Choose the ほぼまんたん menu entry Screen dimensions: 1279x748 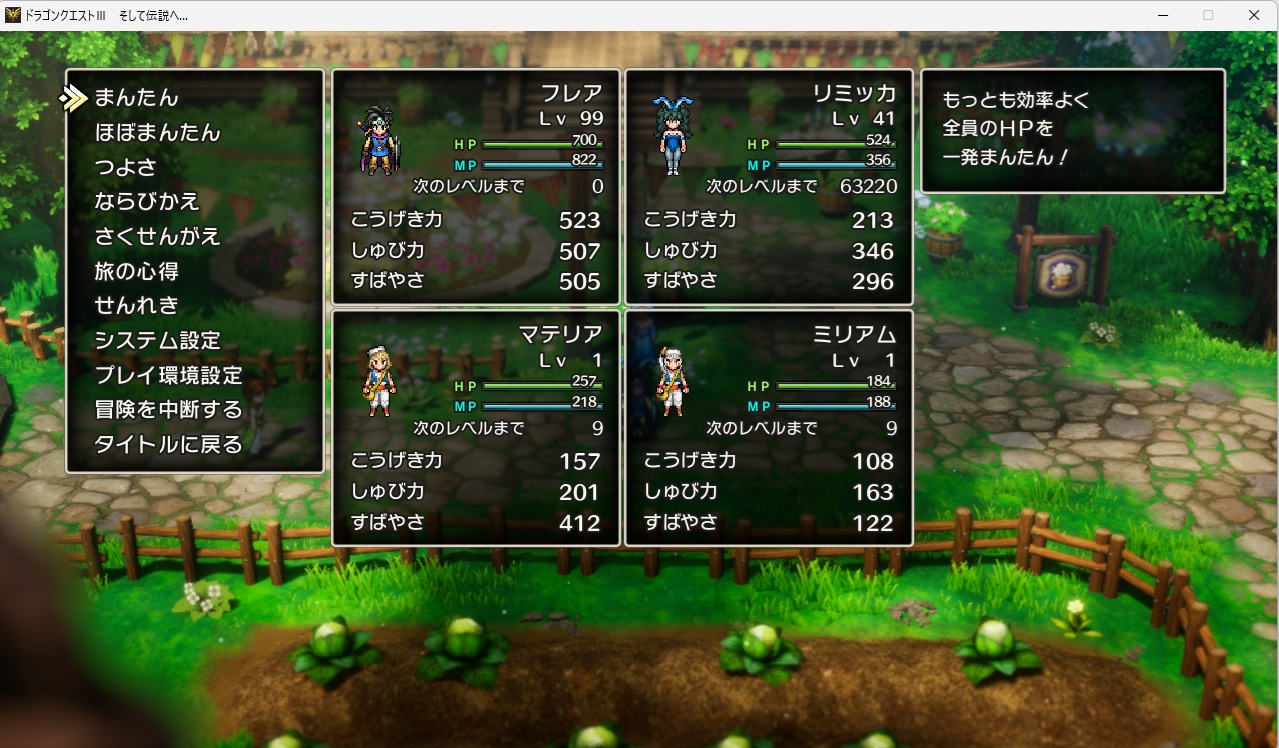(x=157, y=133)
